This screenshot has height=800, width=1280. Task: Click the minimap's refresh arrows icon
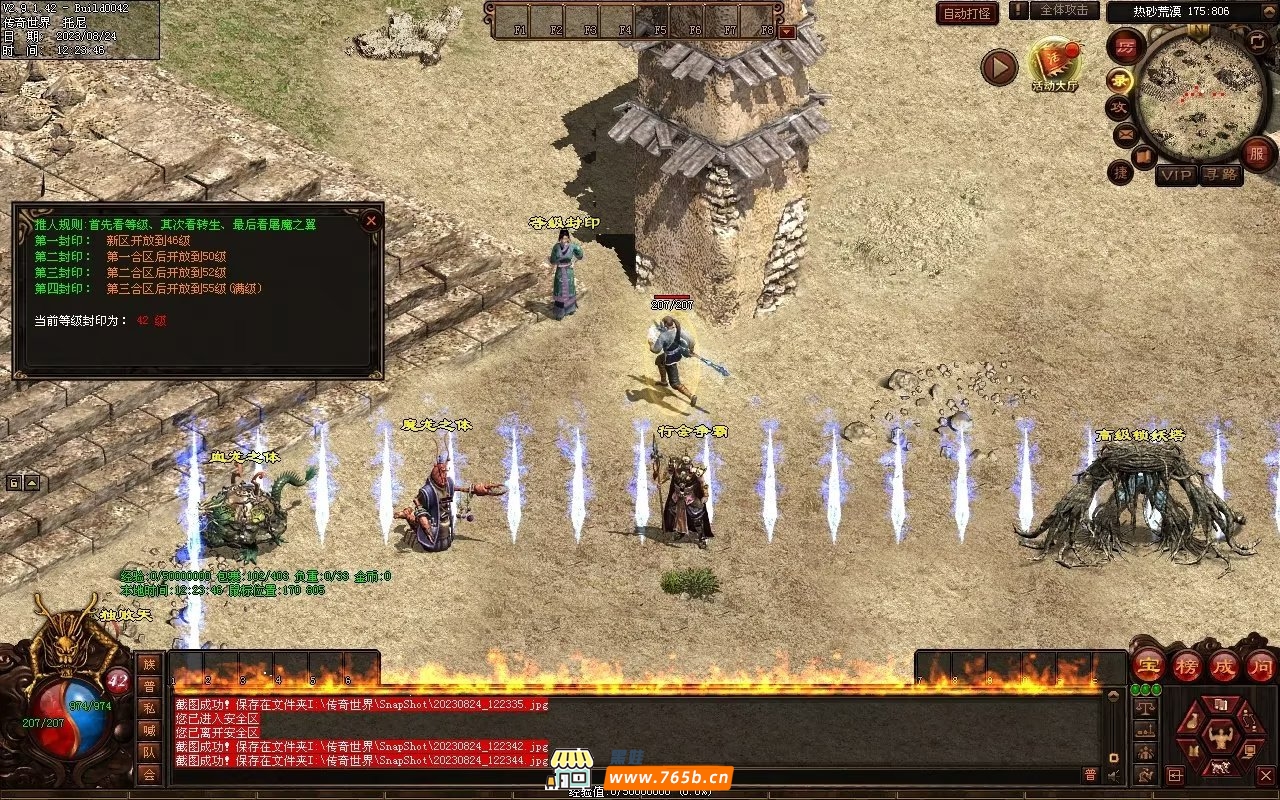pos(1258,41)
